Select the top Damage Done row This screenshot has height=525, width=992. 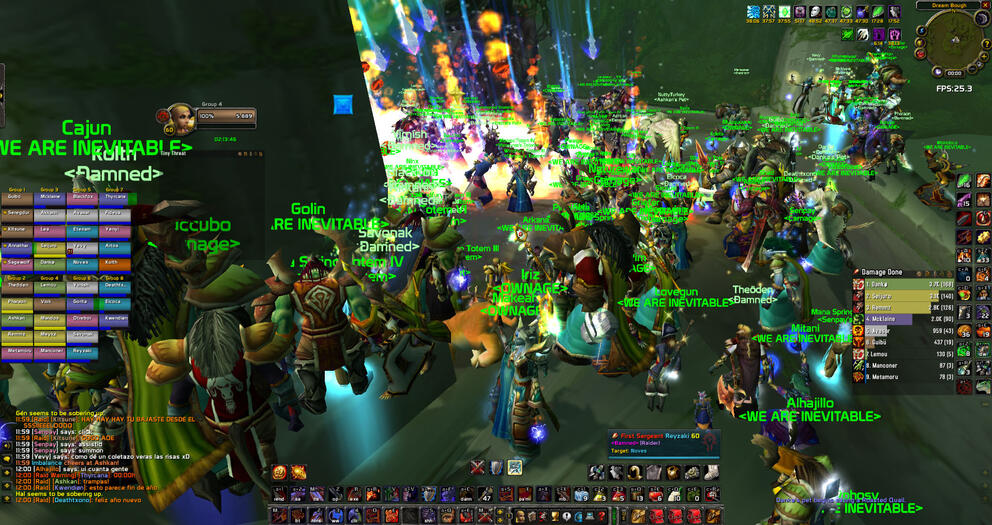pyautogui.click(x=899, y=285)
